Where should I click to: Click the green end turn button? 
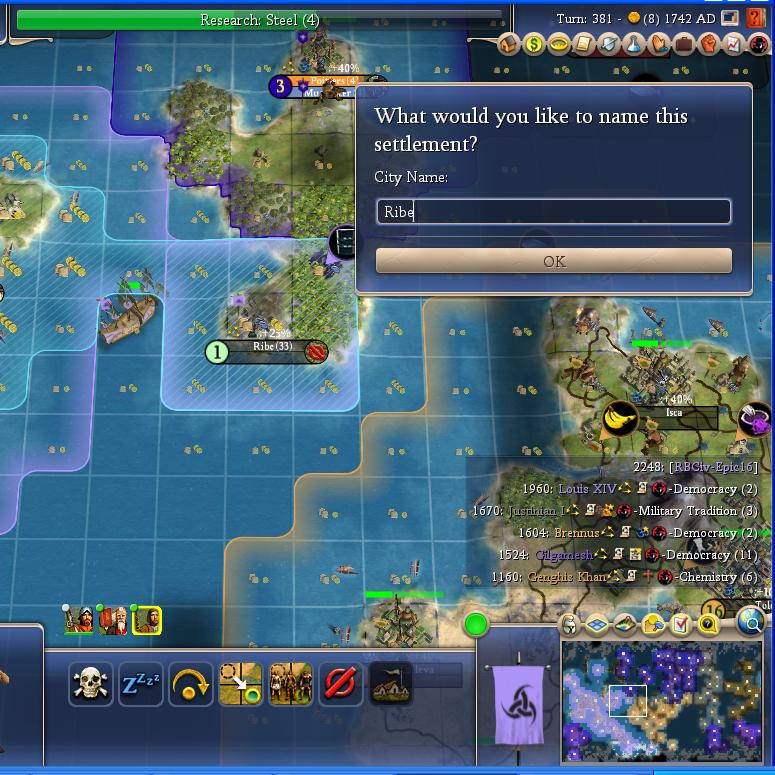[476, 626]
